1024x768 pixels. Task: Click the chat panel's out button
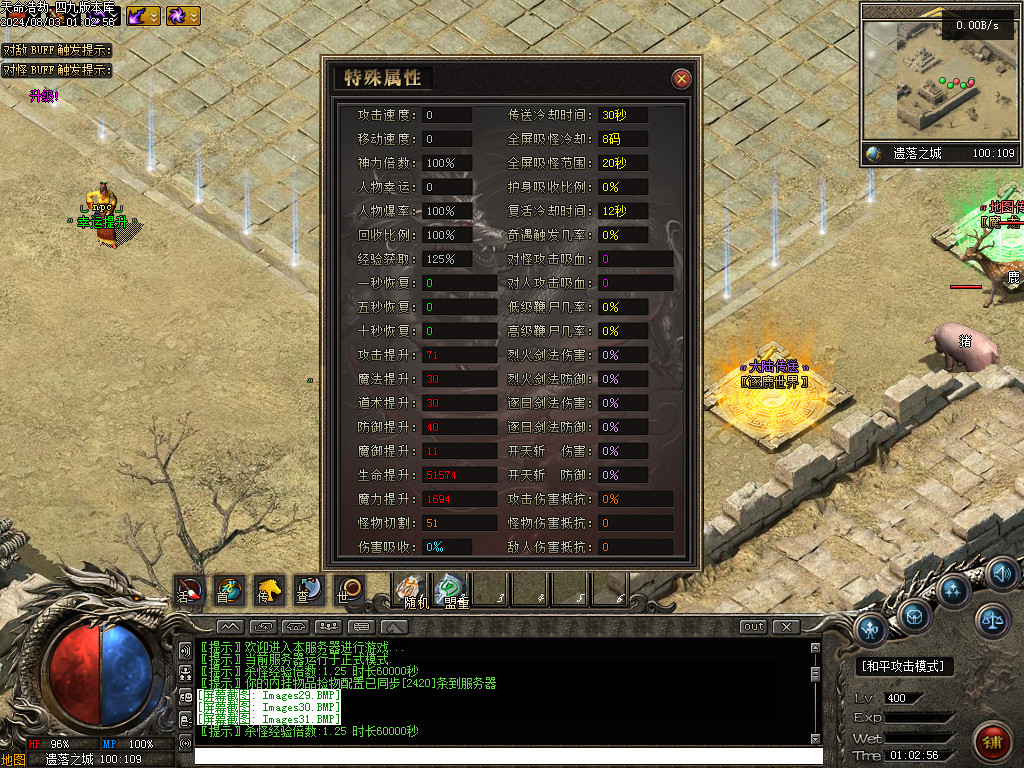(753, 627)
